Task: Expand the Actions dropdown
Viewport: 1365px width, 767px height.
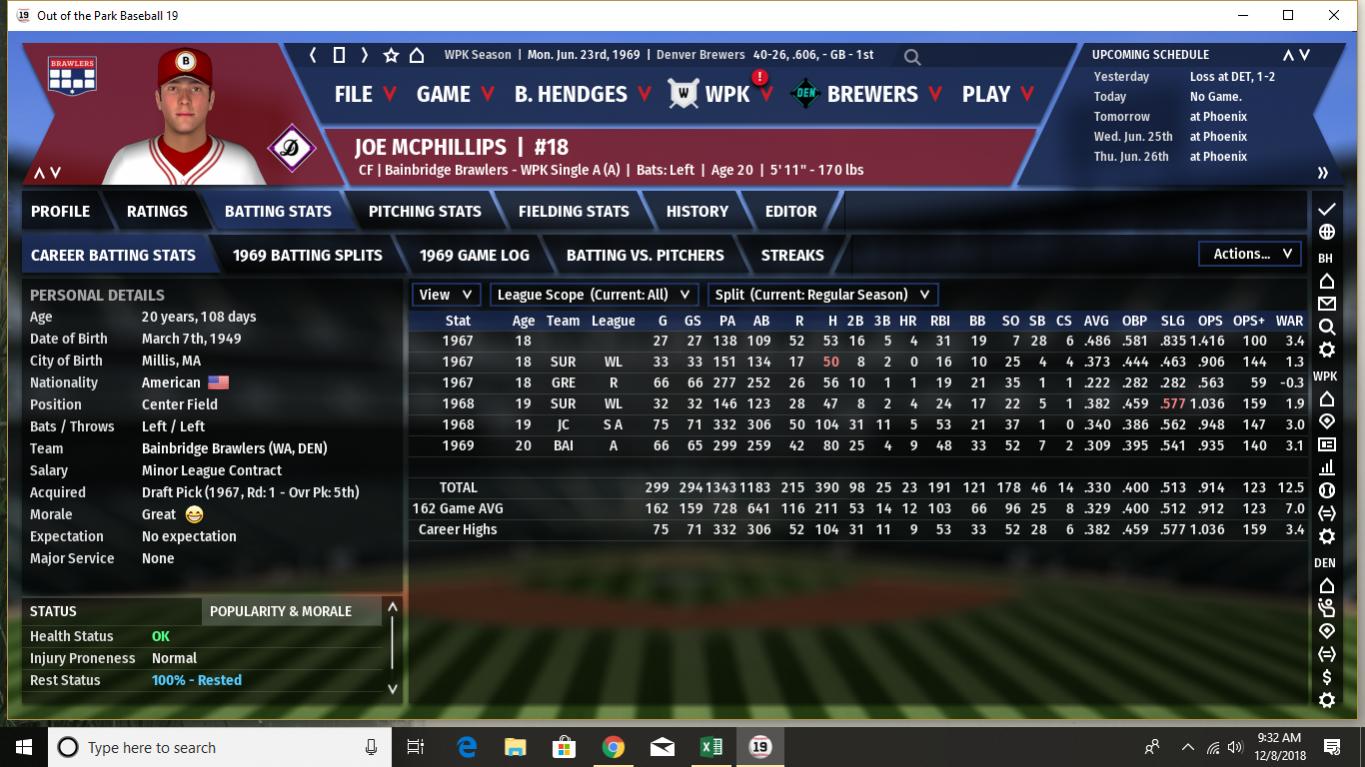Action: tap(1252, 254)
